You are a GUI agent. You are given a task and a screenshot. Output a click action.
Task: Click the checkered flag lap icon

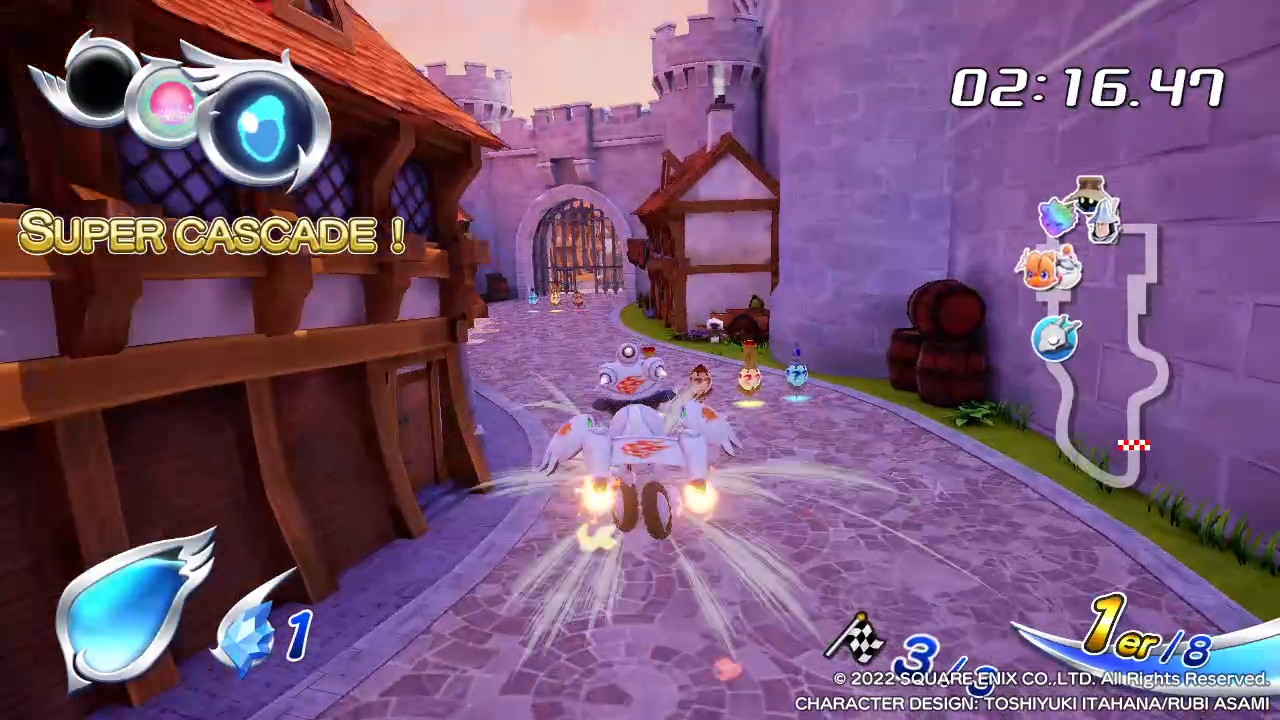(856, 635)
